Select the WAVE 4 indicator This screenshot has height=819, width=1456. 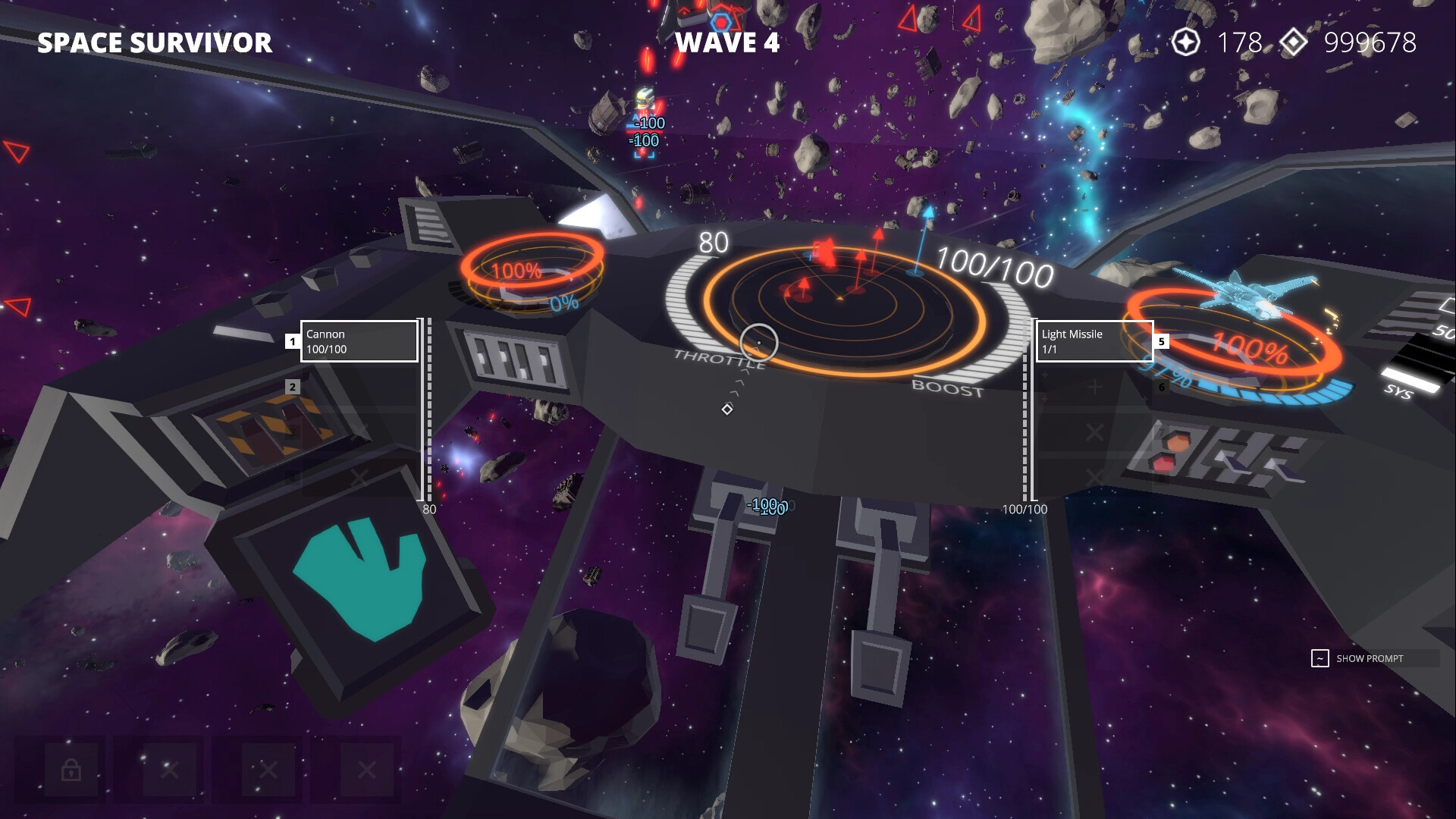coord(730,43)
